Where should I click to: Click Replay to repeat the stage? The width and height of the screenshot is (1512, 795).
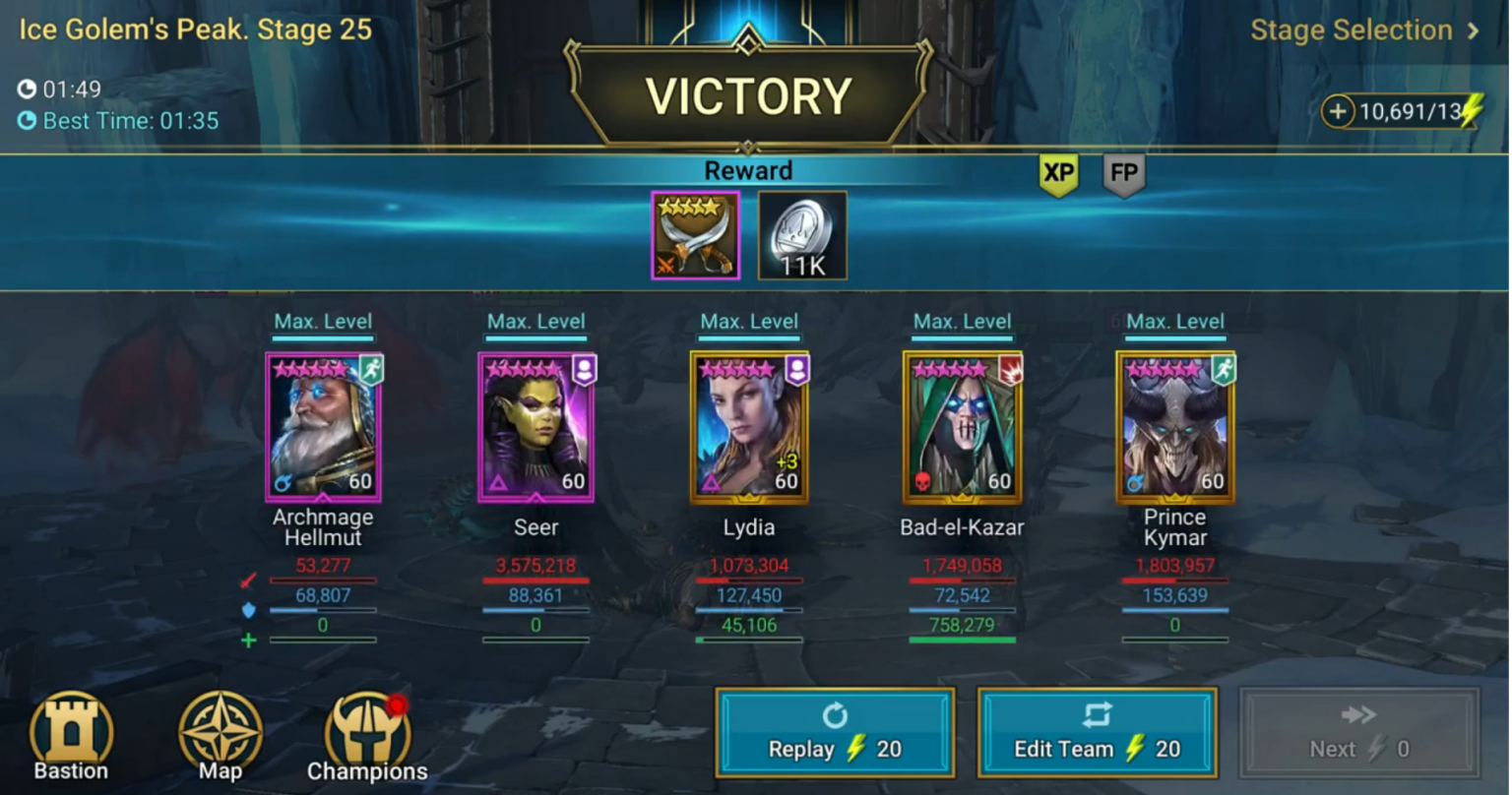click(835, 733)
